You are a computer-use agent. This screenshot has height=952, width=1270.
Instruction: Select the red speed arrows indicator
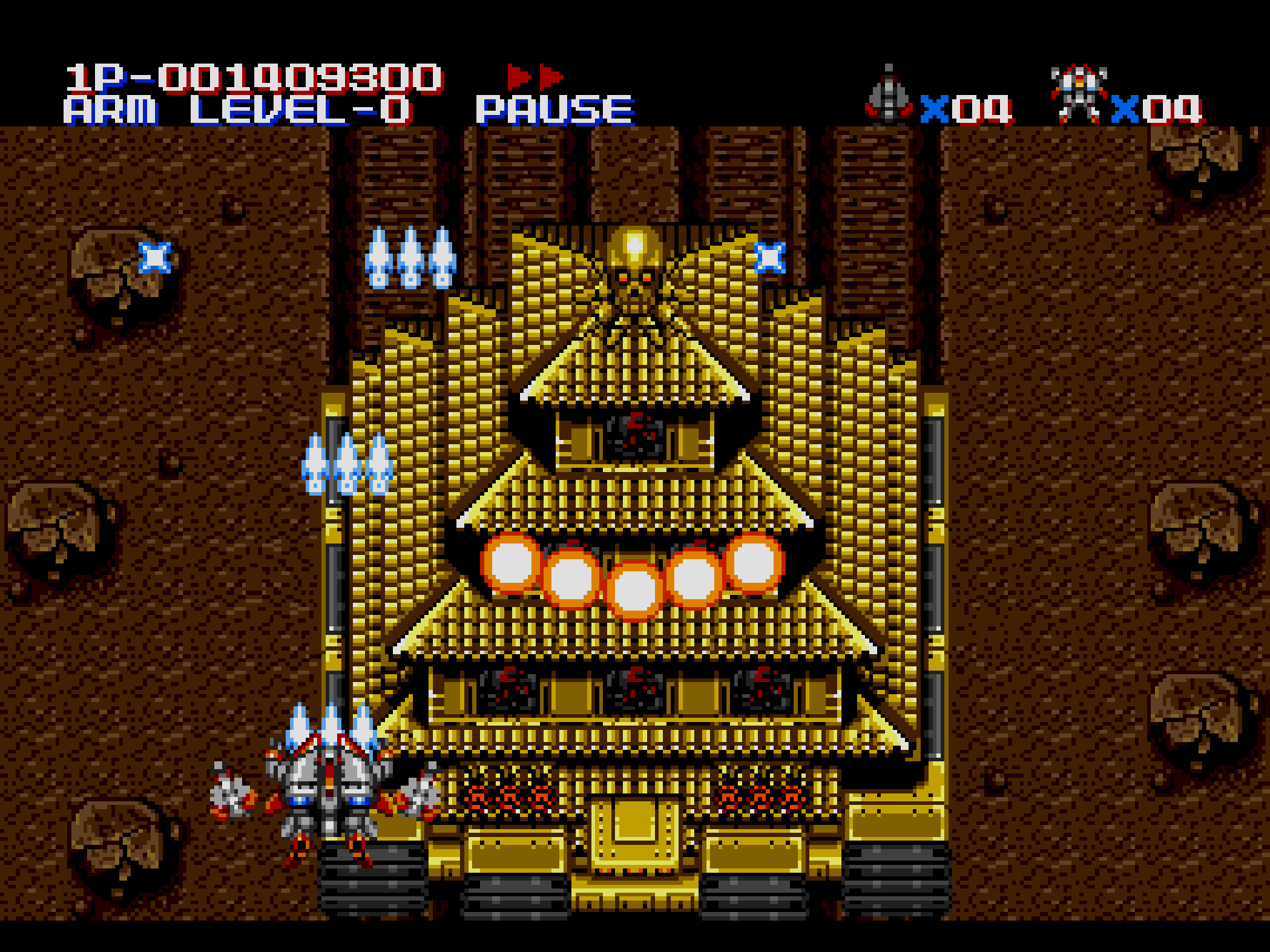535,76
